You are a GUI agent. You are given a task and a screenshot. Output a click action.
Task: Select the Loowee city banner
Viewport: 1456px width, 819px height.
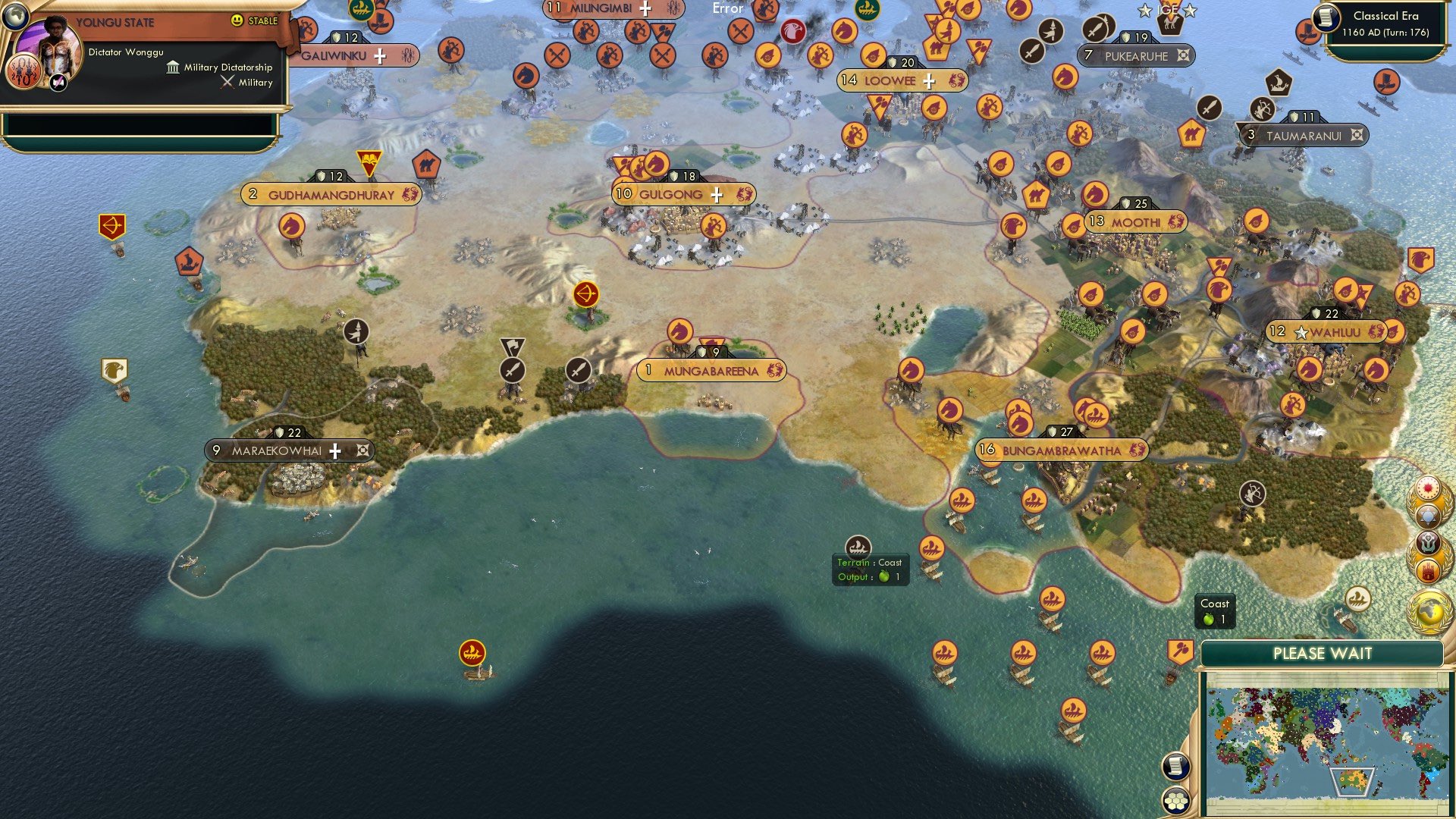[x=890, y=80]
